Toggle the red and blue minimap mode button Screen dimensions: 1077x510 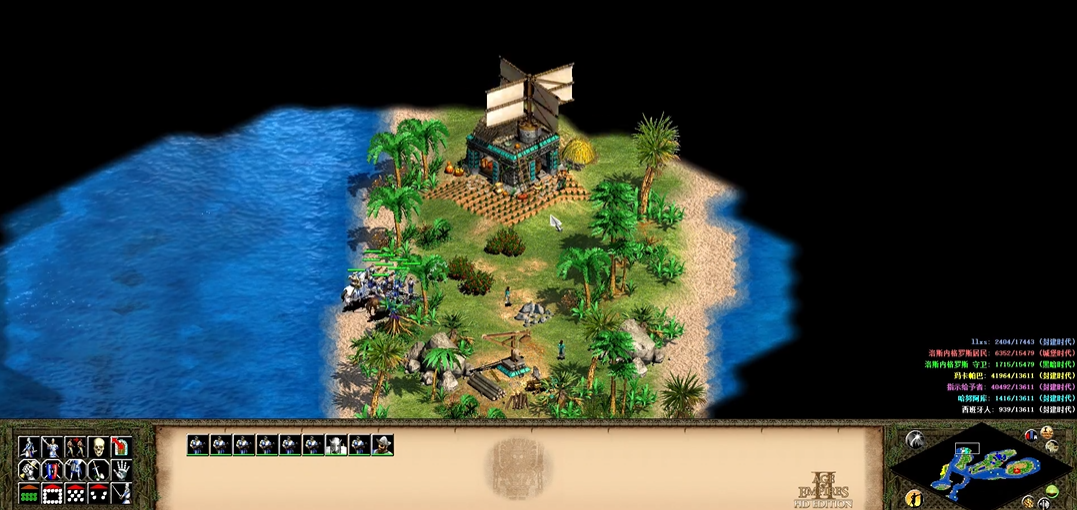(1031, 436)
